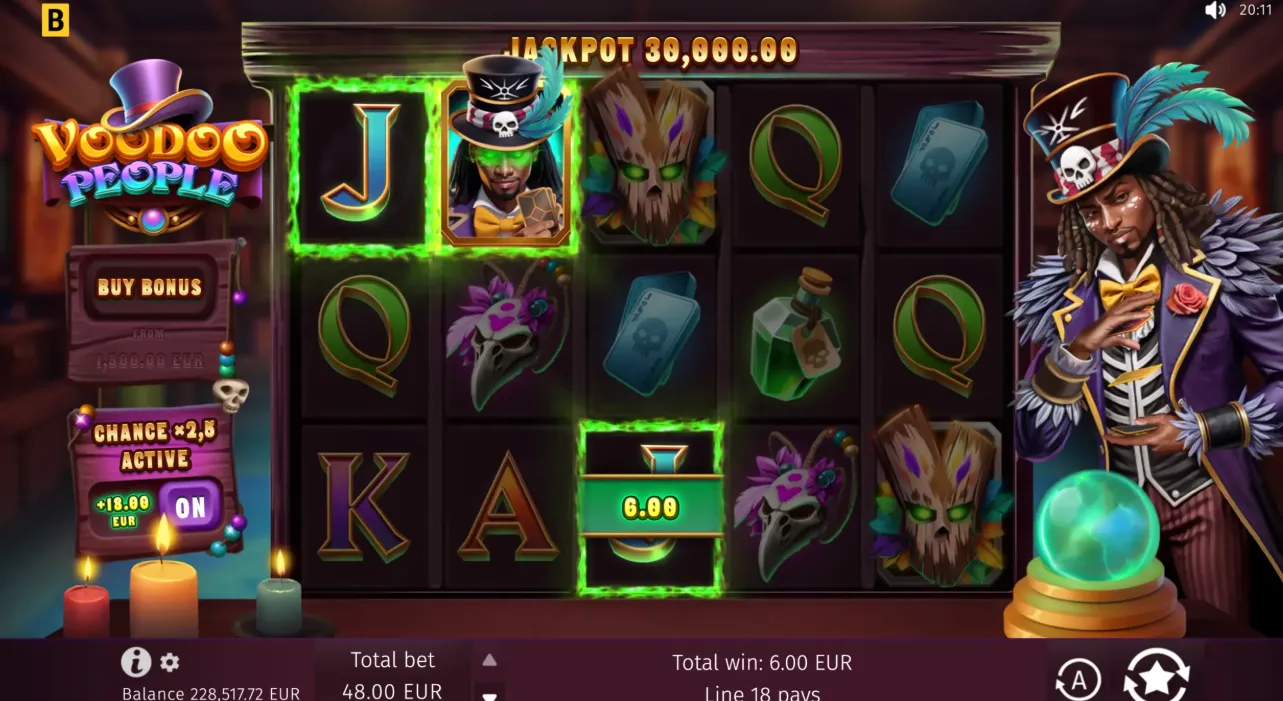Increase the total bet with up arrow
Image resolution: width=1283 pixels, height=701 pixels.
click(x=489, y=660)
